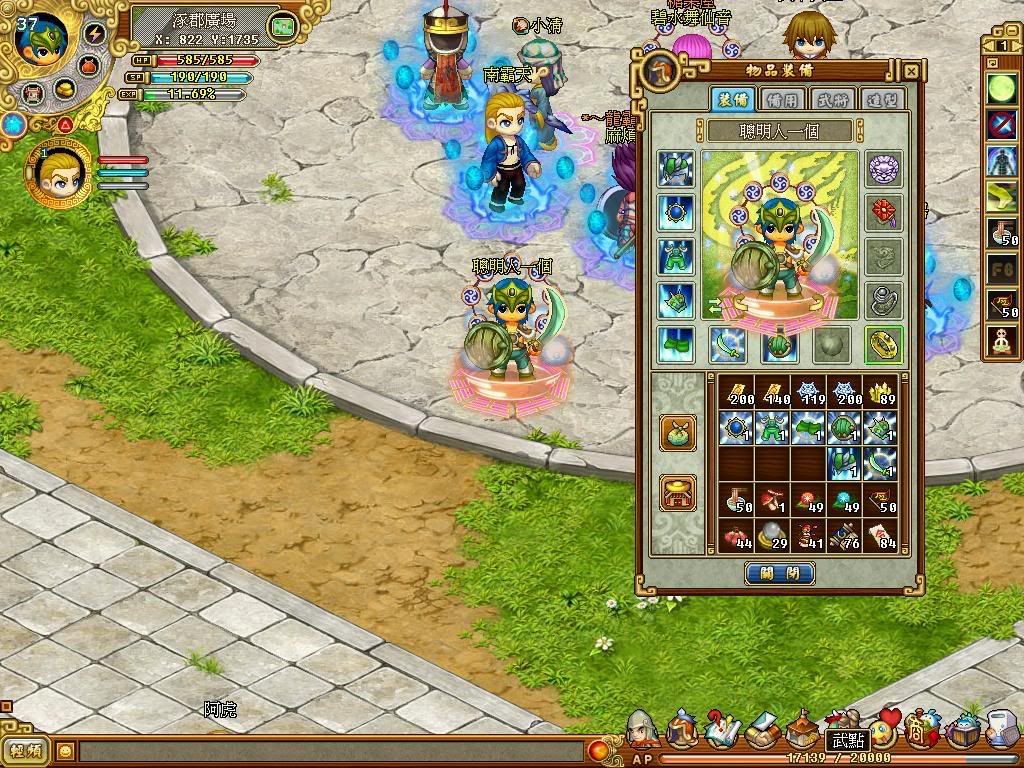Click the gold ingots icon near the portrait
This screenshot has height=768, width=1024.
coord(65,89)
